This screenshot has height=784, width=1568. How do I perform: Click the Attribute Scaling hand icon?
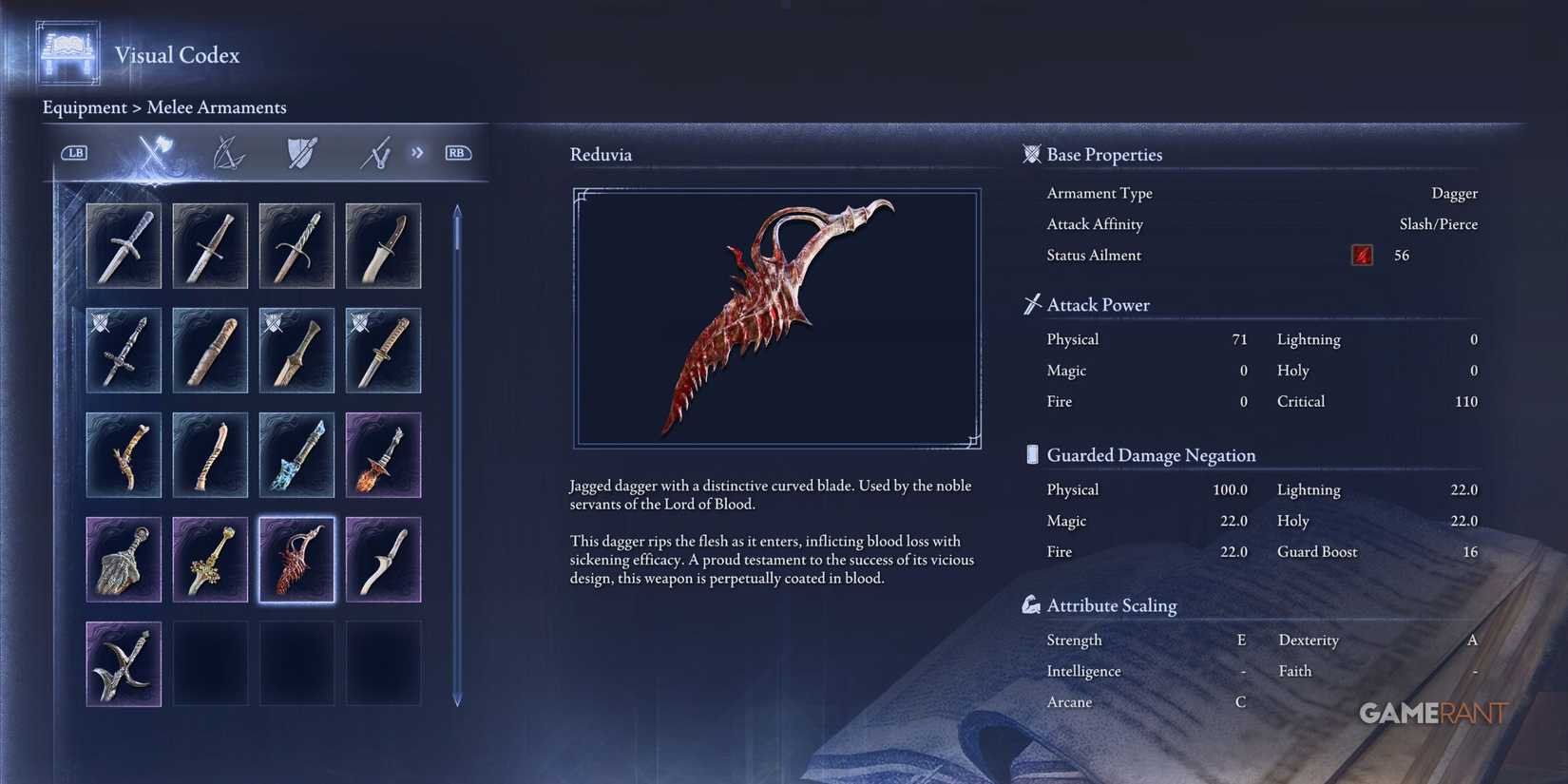1031,602
